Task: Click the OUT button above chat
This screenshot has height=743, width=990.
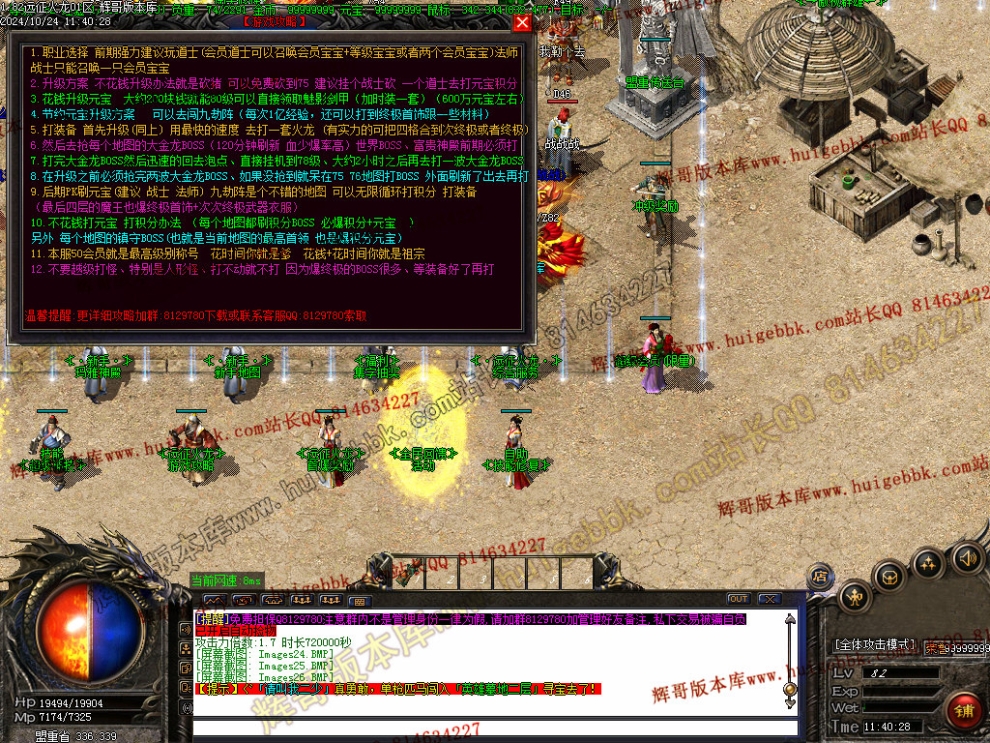Action: (x=738, y=599)
